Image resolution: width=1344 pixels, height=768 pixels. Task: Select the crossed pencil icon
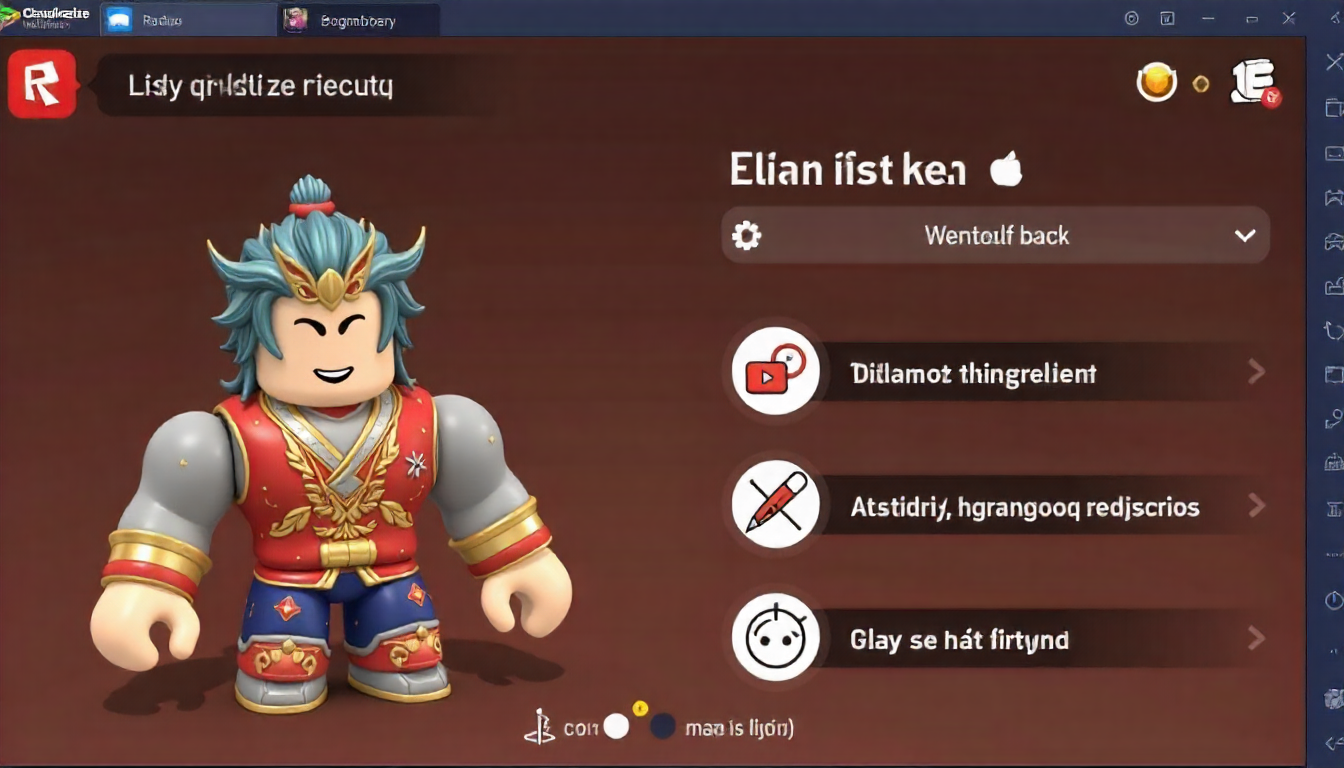pos(775,504)
